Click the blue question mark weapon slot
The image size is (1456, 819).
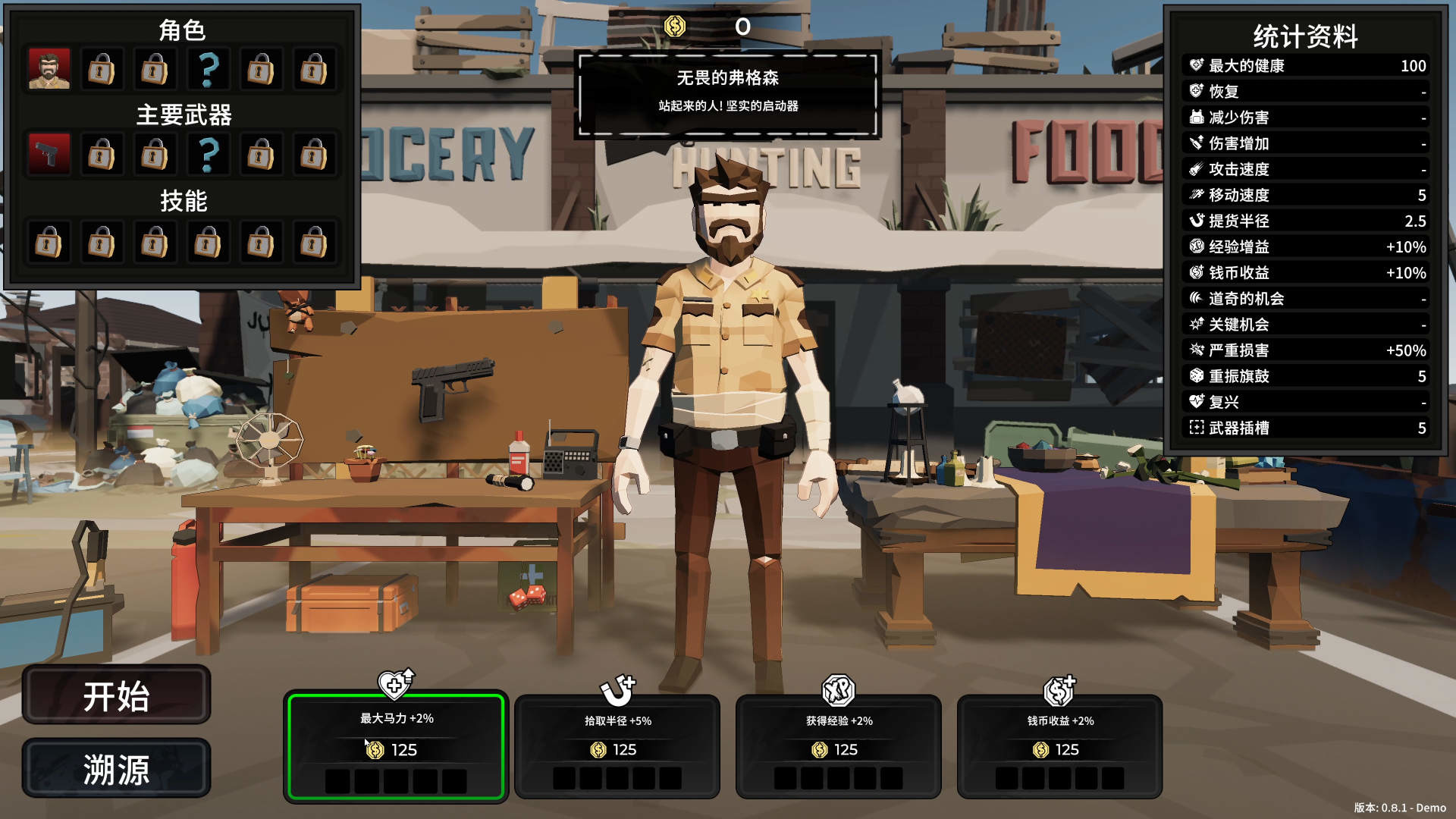pyautogui.click(x=208, y=155)
